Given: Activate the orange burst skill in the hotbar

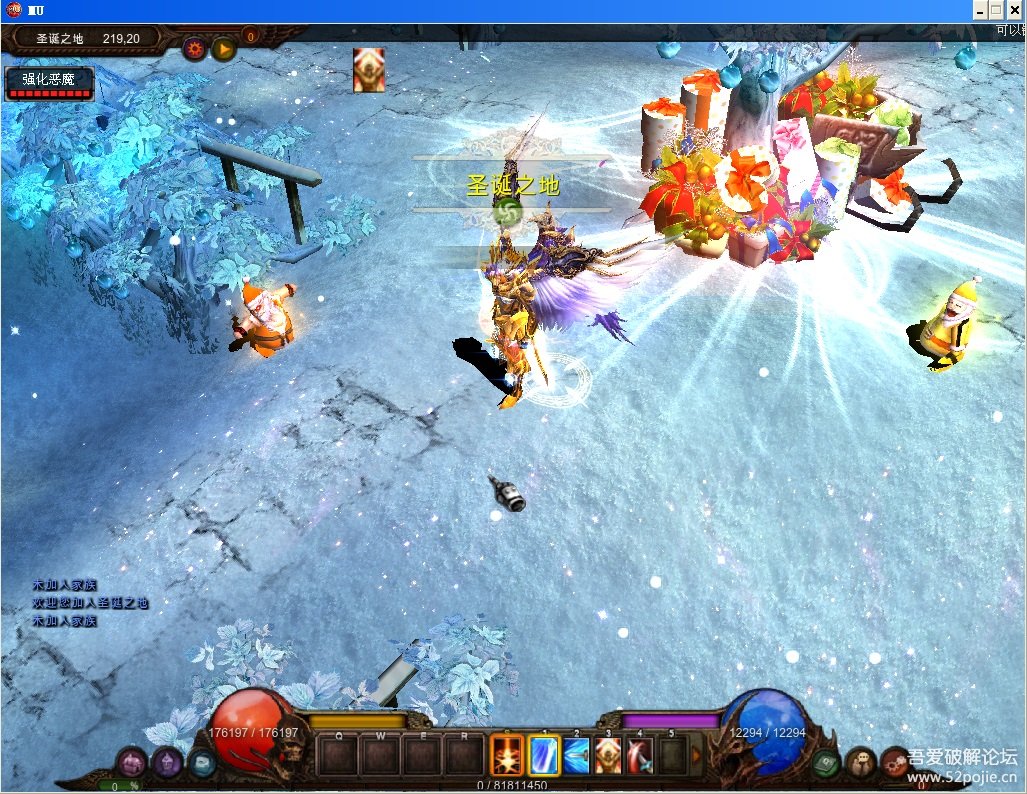Looking at the screenshot, I should click(507, 755).
